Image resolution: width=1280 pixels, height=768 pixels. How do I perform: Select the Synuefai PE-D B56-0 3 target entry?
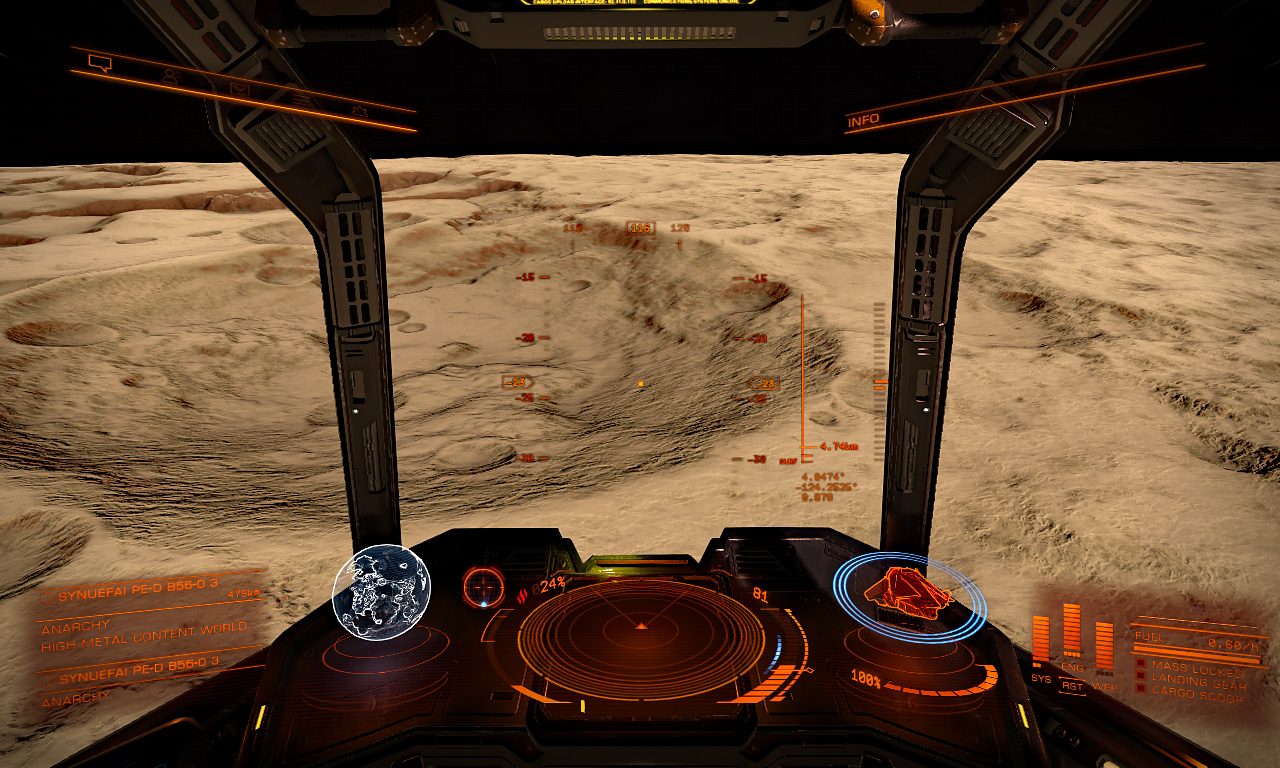(x=138, y=596)
